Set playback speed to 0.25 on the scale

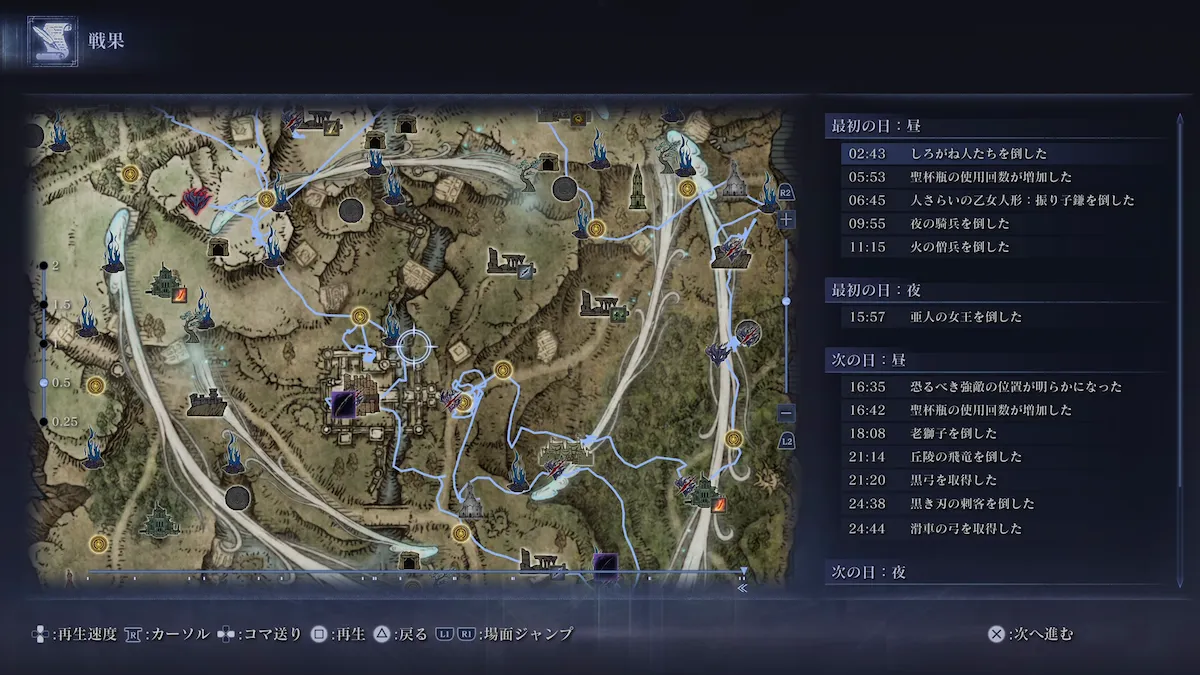[x=44, y=422]
